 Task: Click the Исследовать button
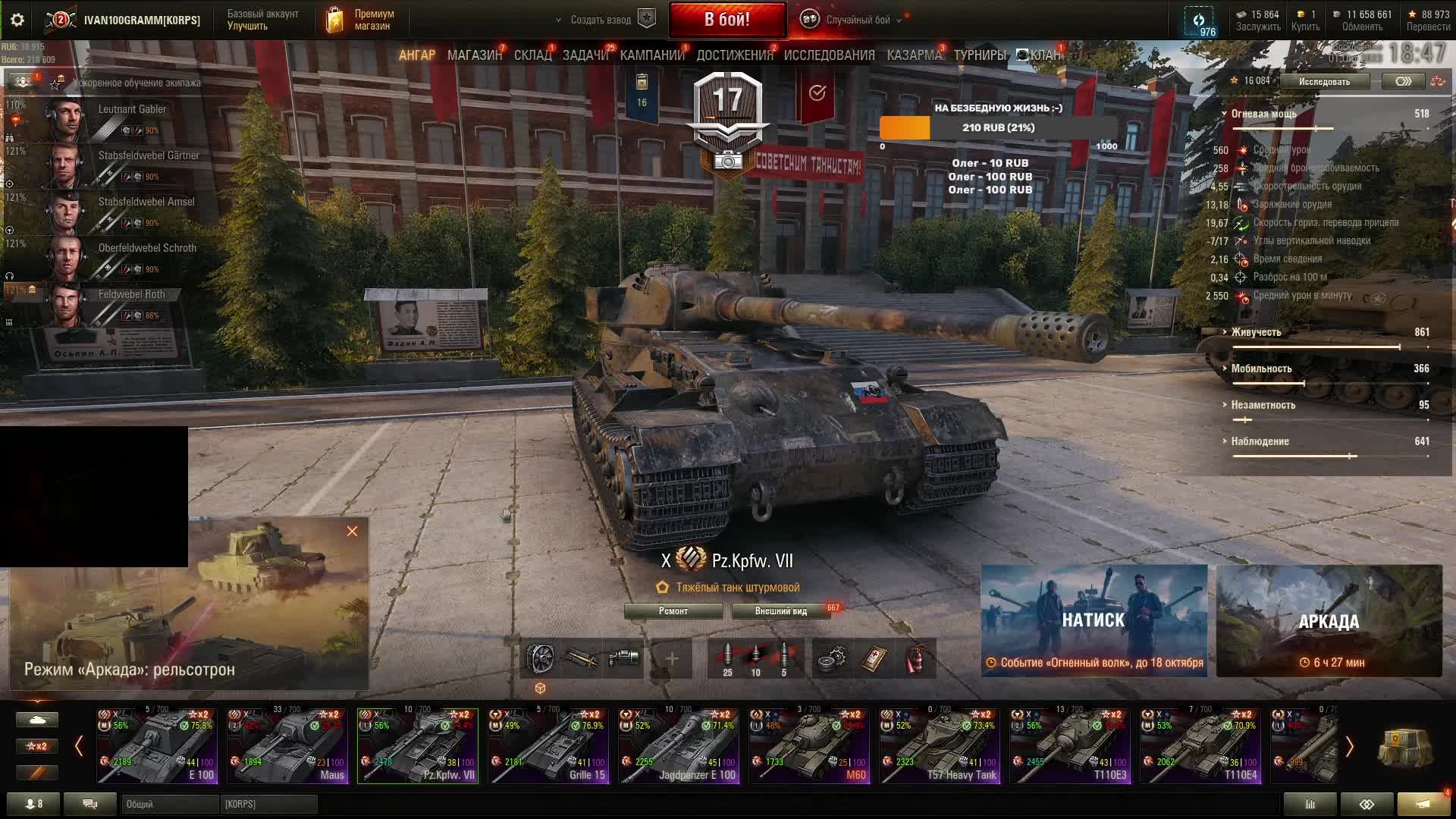coord(1324,81)
